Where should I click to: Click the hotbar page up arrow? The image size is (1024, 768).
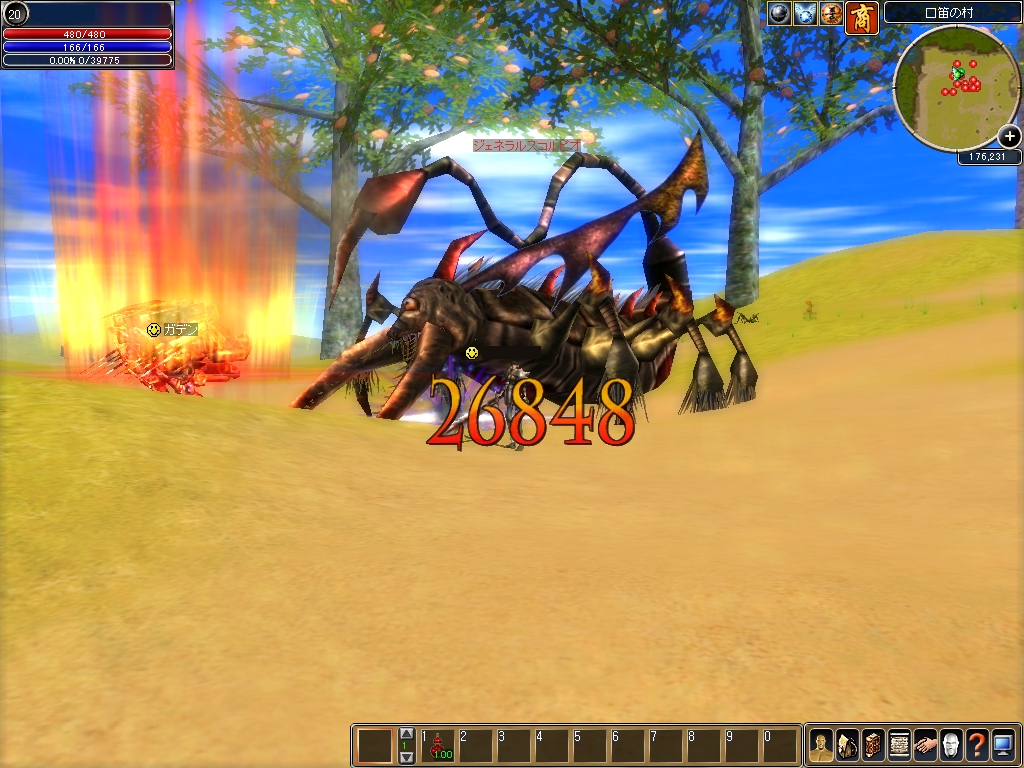(406, 733)
